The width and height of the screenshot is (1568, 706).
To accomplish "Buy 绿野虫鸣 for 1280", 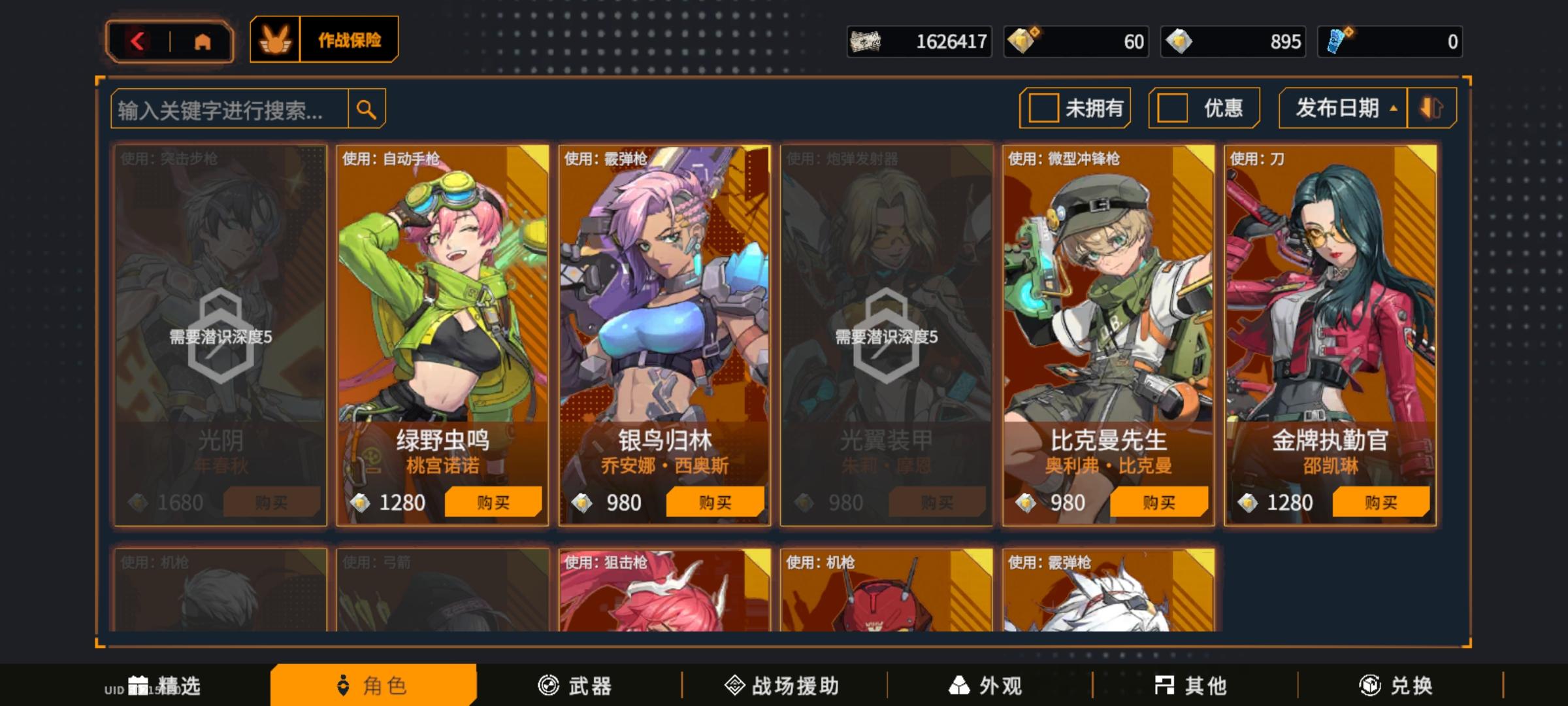I will (494, 502).
